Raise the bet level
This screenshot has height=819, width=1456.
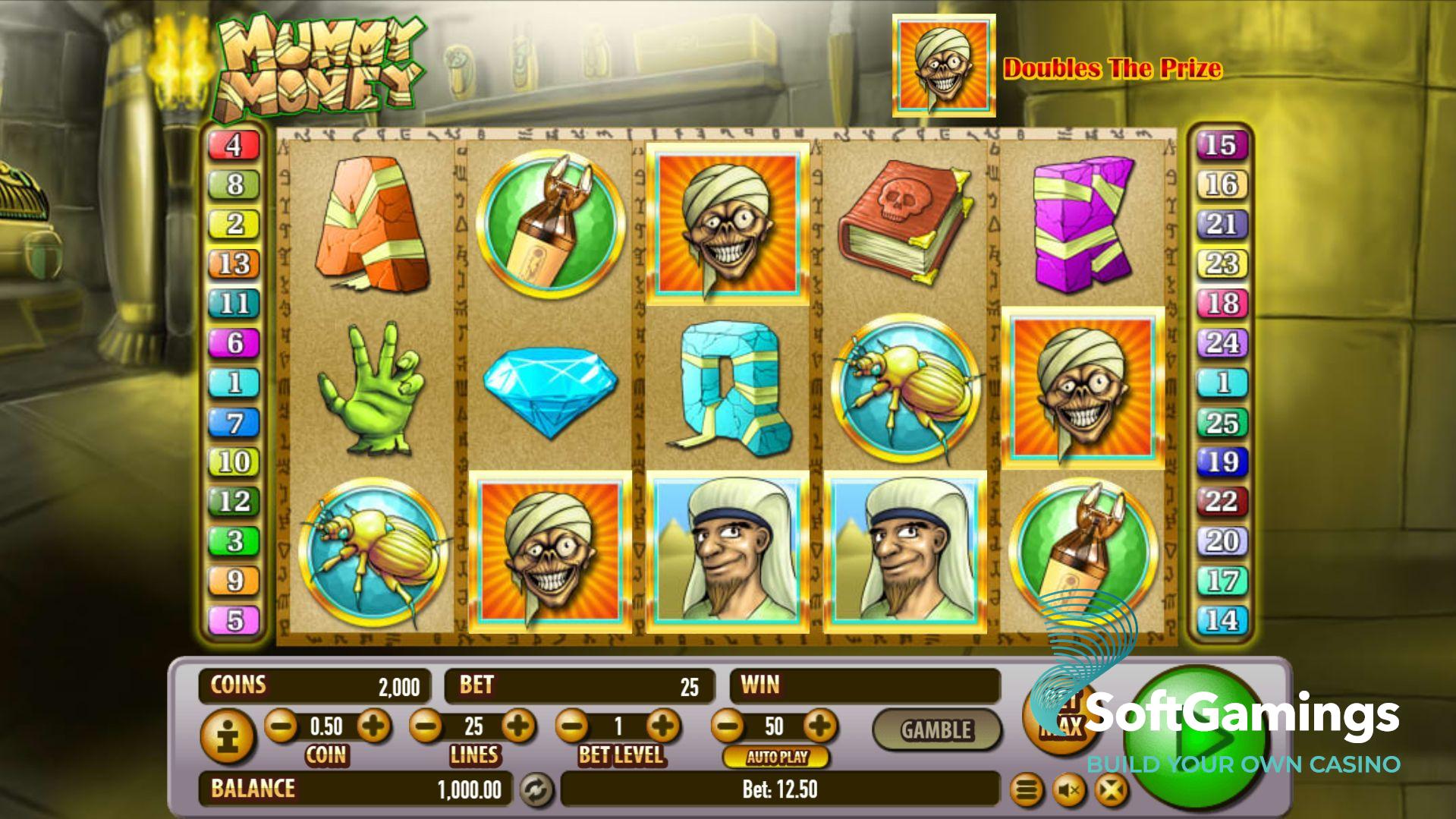click(663, 726)
